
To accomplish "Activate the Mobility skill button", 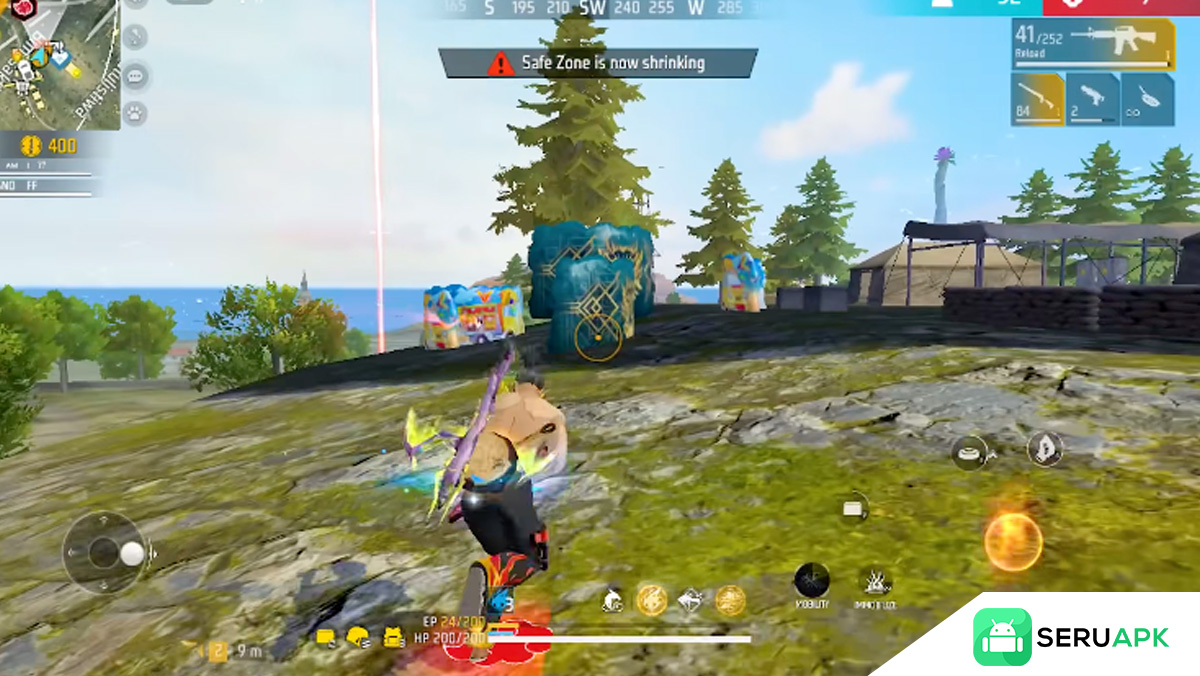I will 811,582.
